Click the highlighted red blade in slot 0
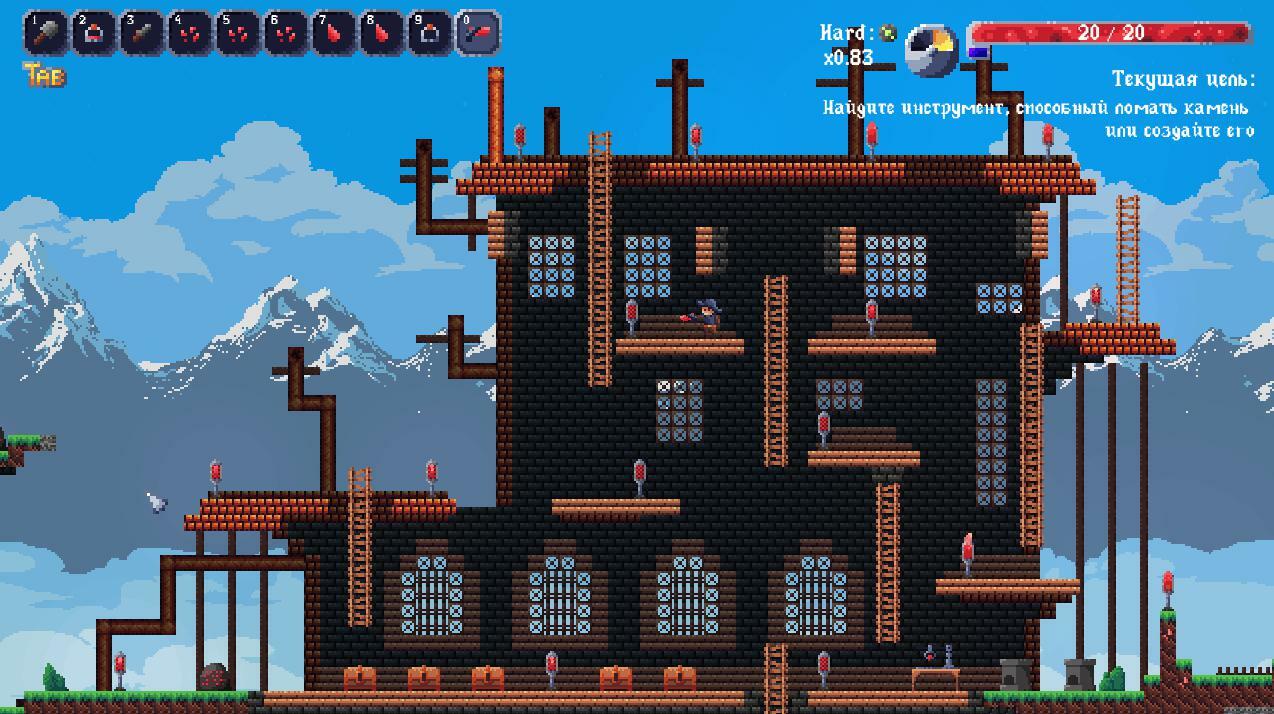The image size is (1274, 714). click(x=478, y=33)
